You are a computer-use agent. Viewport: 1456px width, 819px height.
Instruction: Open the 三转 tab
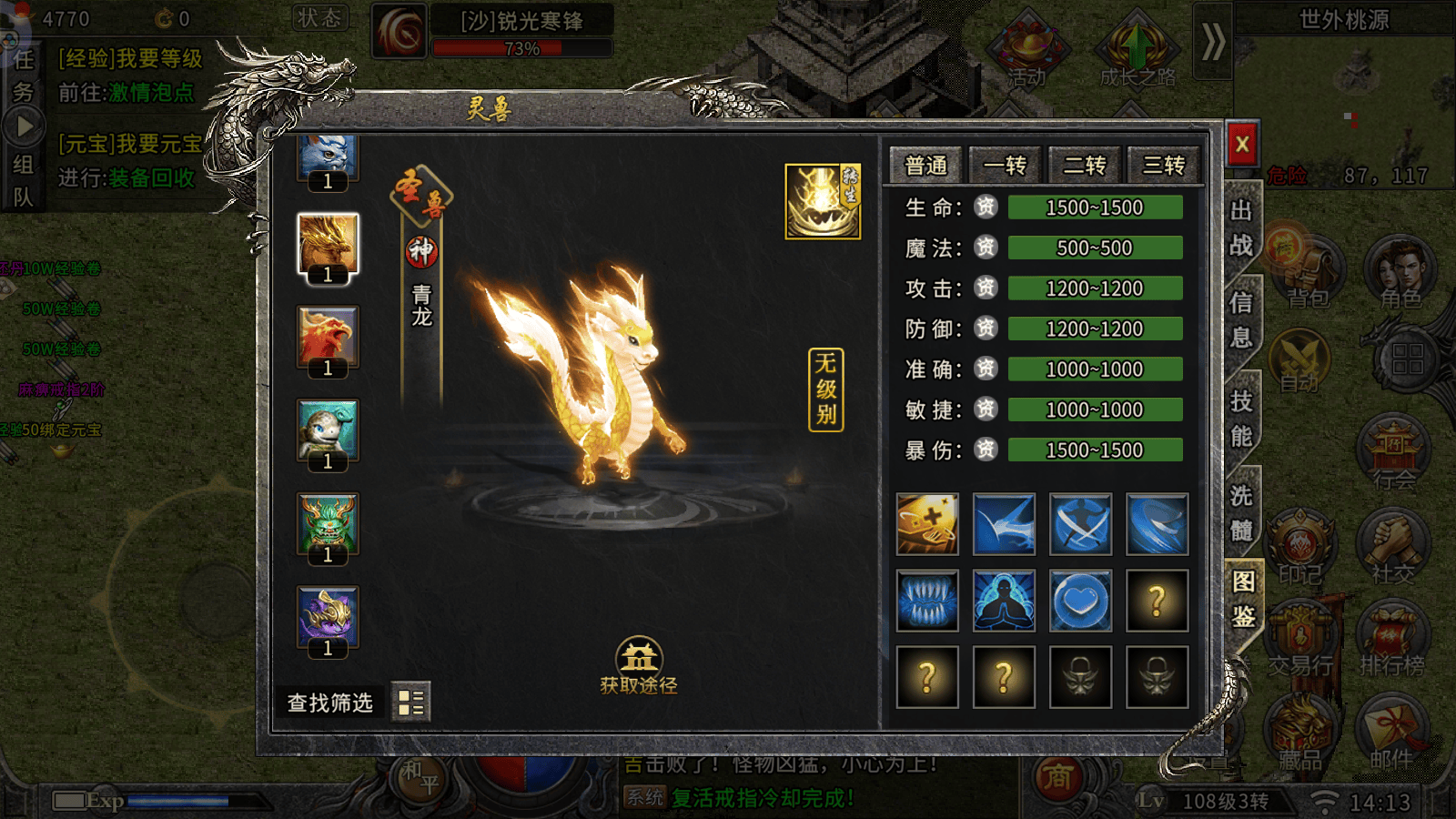(1164, 166)
